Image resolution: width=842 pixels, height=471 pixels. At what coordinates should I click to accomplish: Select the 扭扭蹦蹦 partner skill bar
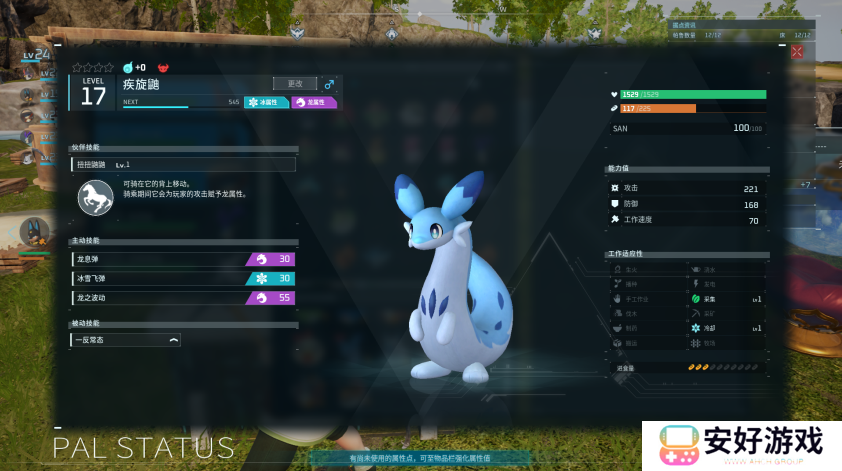(184, 164)
